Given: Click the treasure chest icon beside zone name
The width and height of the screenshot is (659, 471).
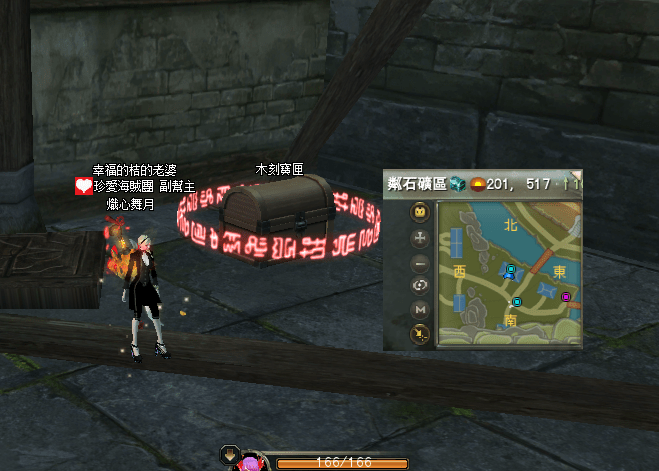Looking at the screenshot, I should point(458,183).
